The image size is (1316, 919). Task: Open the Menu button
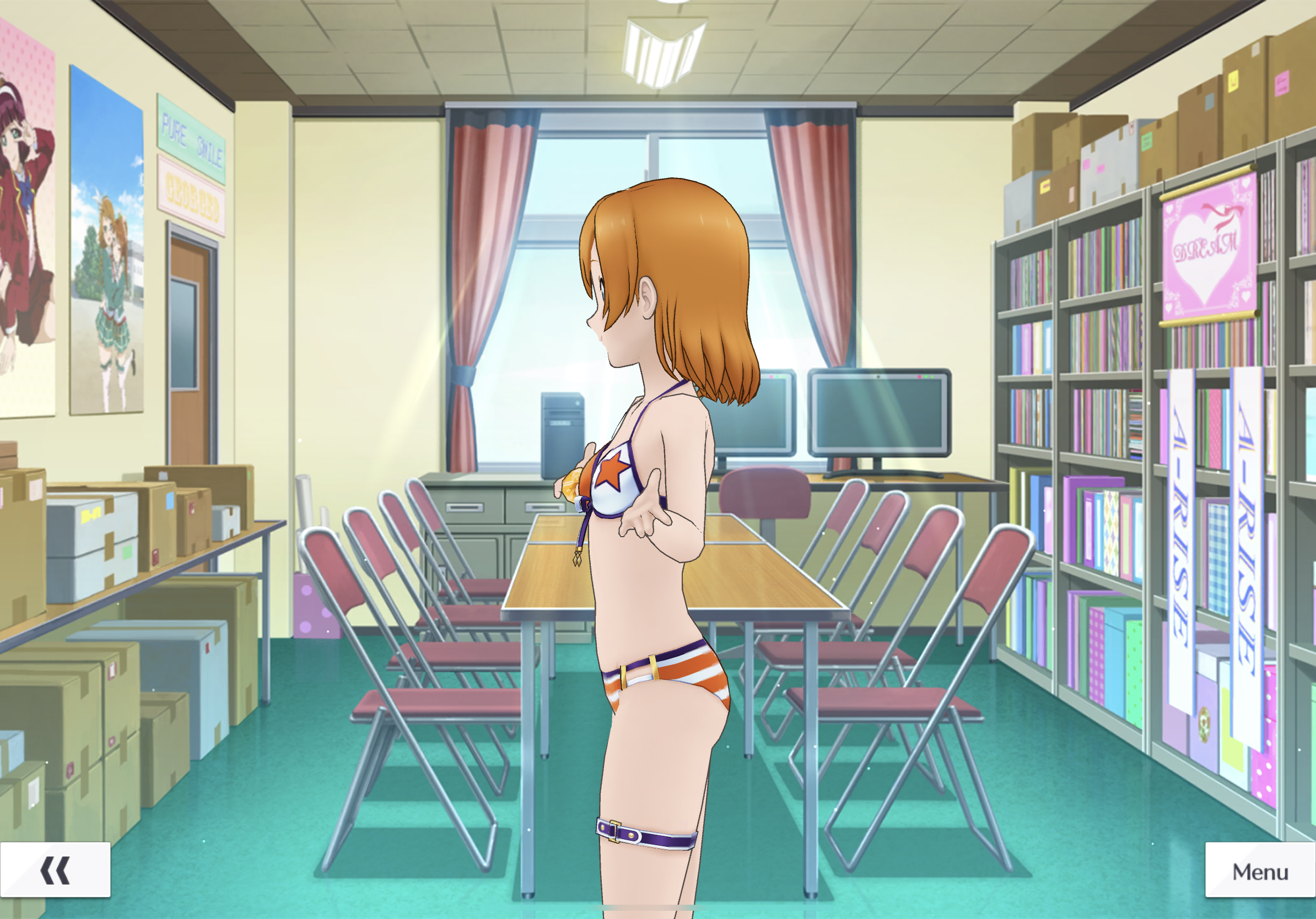1260,870
